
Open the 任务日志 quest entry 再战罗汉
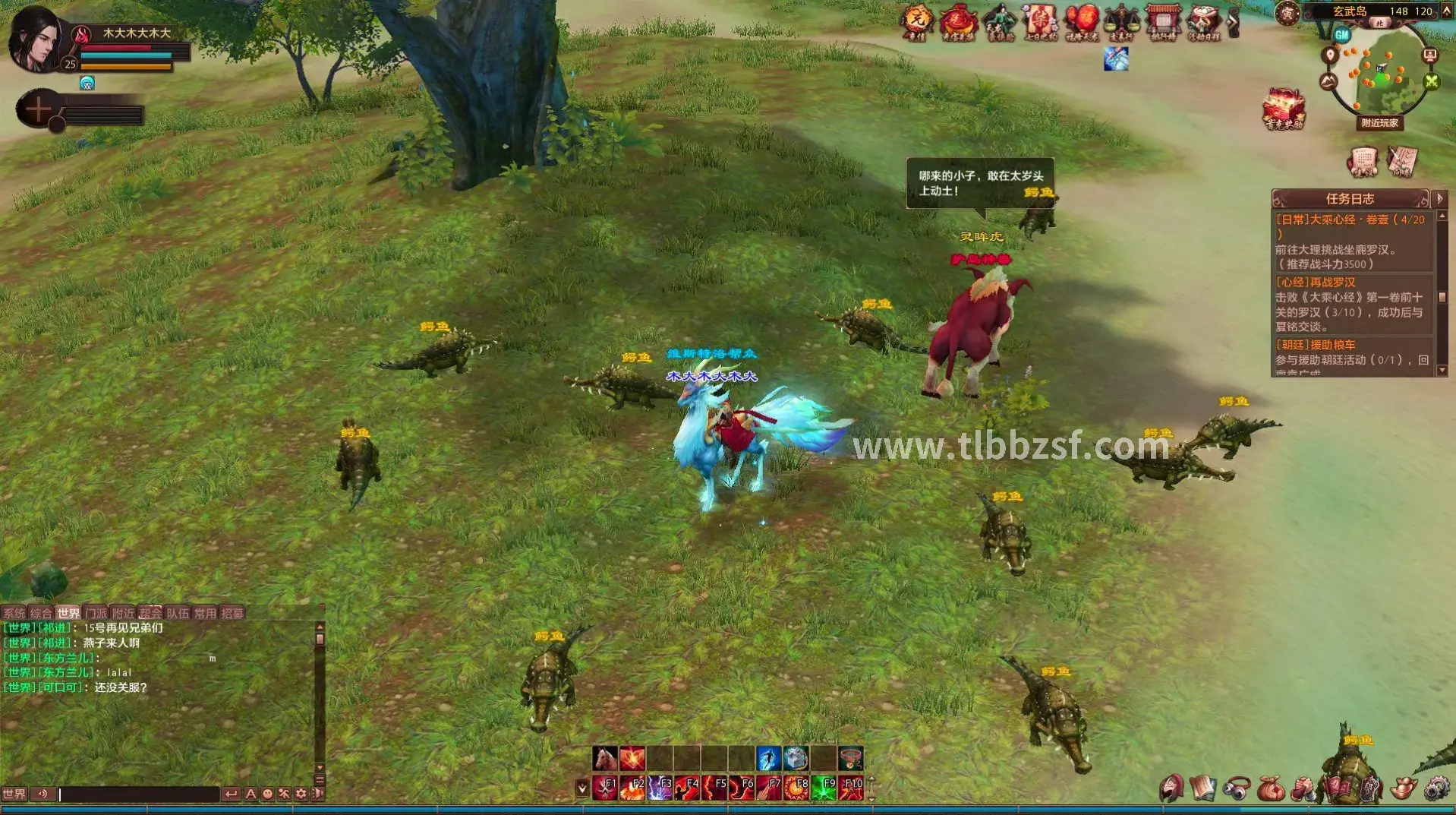[1315, 282]
